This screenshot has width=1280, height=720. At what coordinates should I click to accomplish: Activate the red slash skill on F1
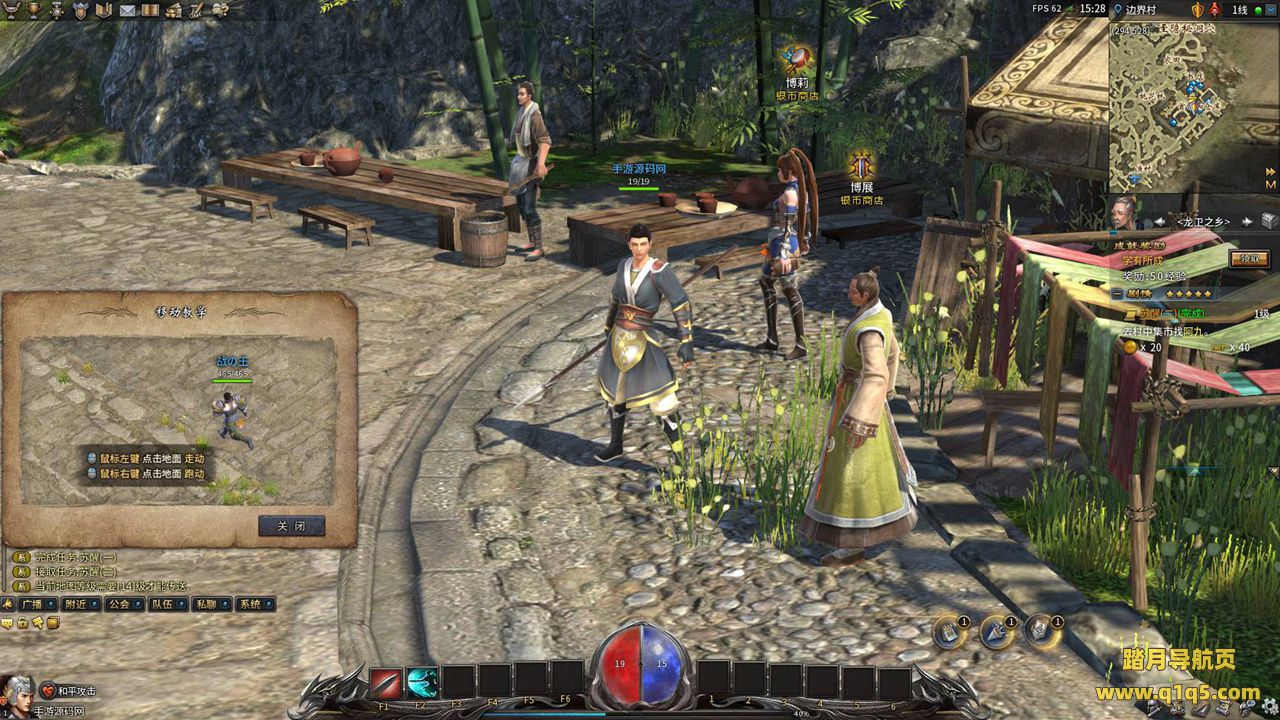[386, 682]
